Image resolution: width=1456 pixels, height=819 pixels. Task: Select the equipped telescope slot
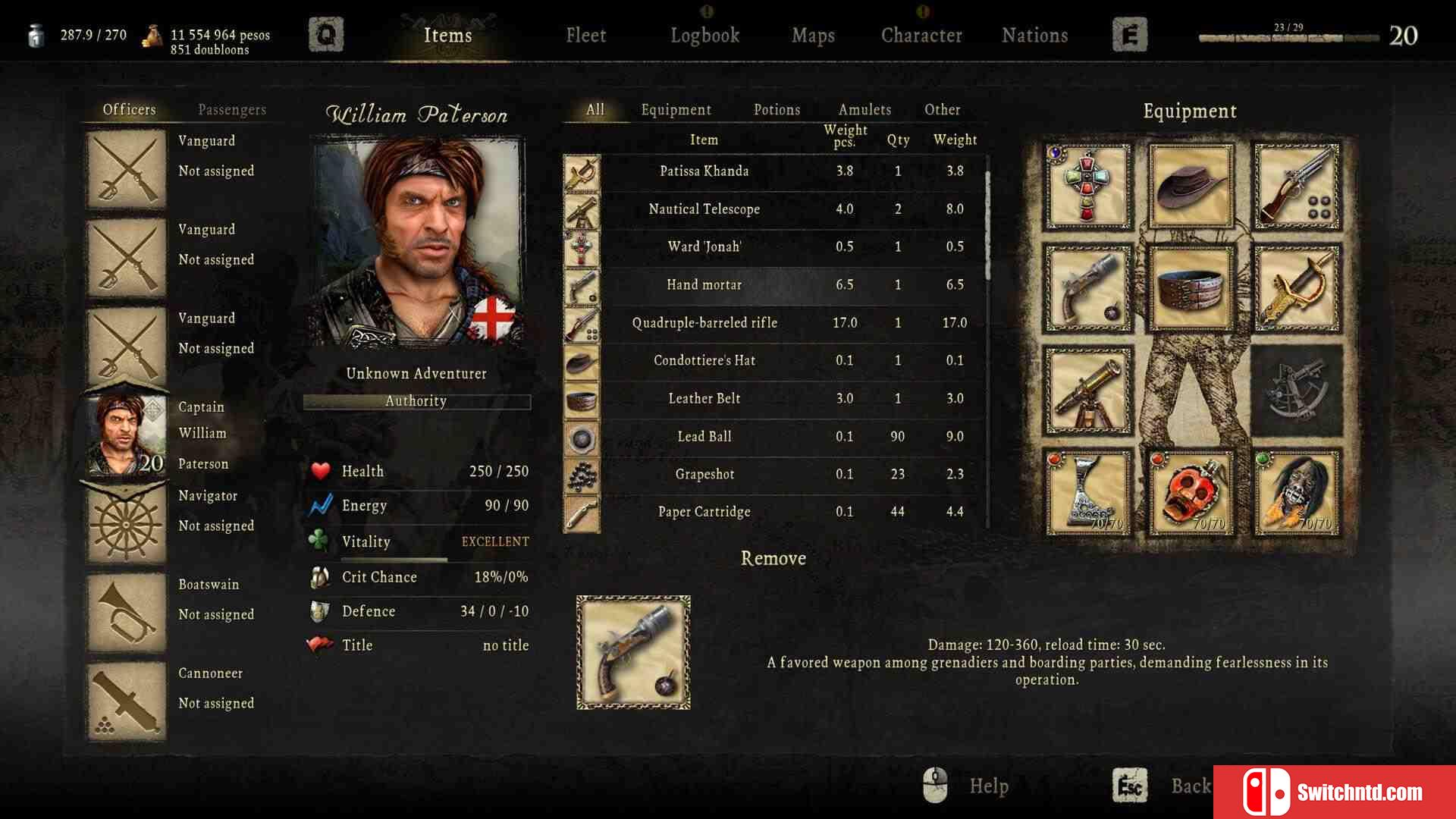point(1087,391)
